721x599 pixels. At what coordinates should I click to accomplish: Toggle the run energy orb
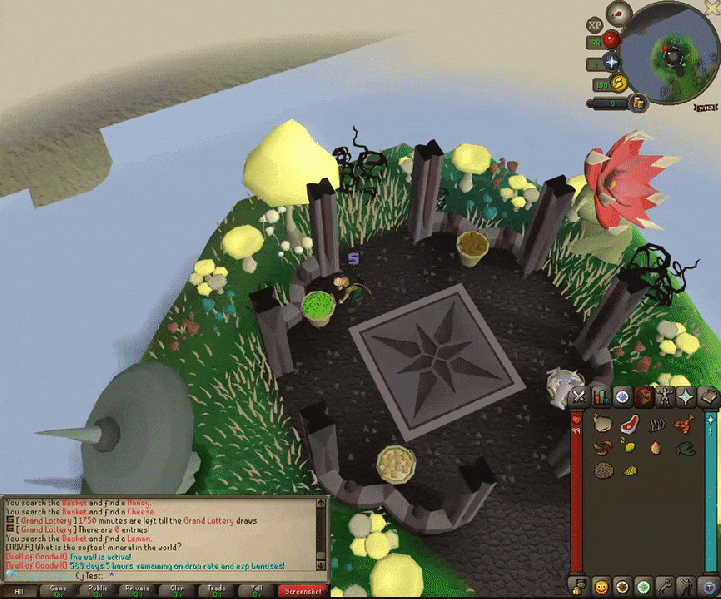pos(618,82)
